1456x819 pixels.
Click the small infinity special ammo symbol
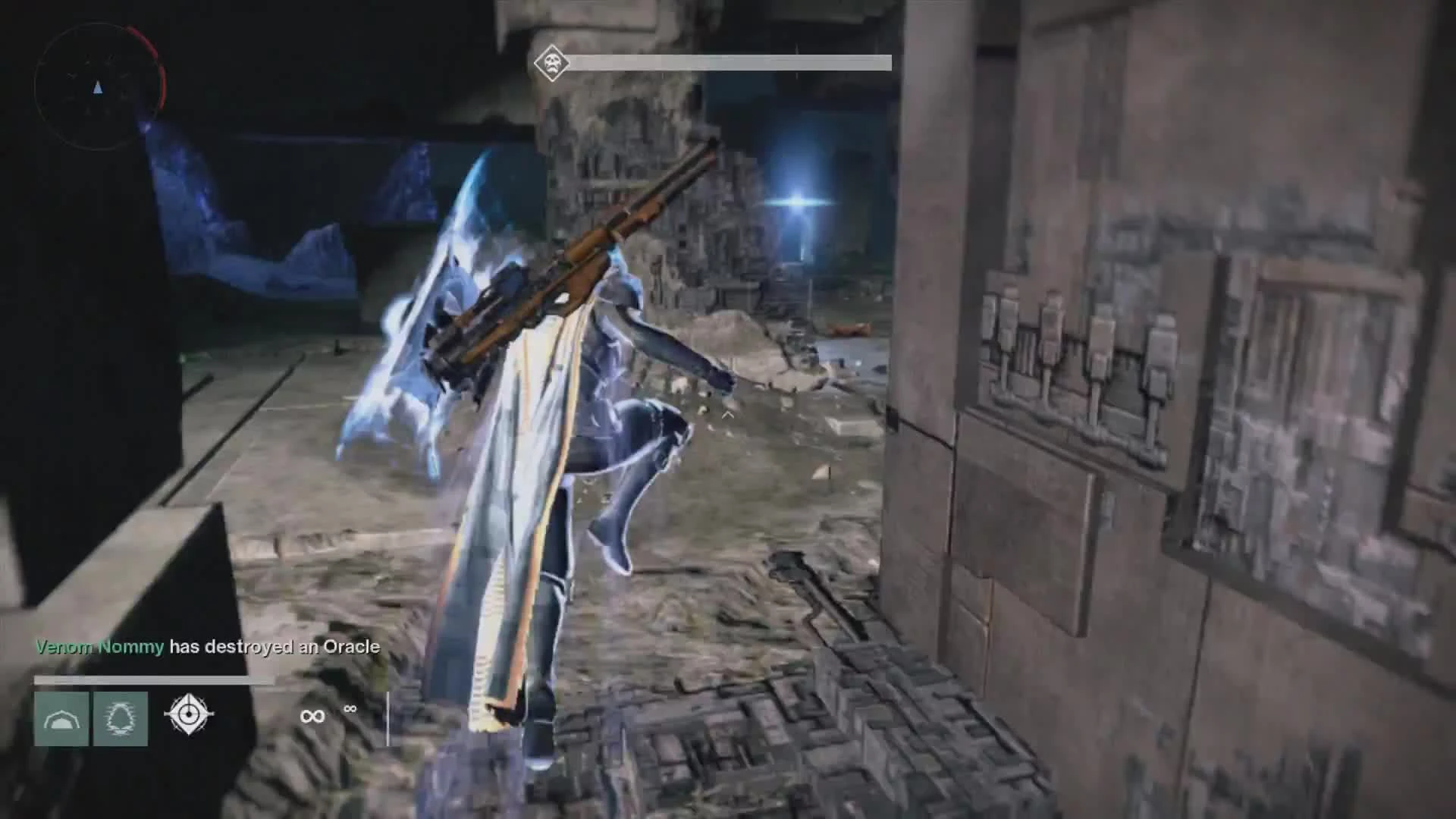pos(350,709)
